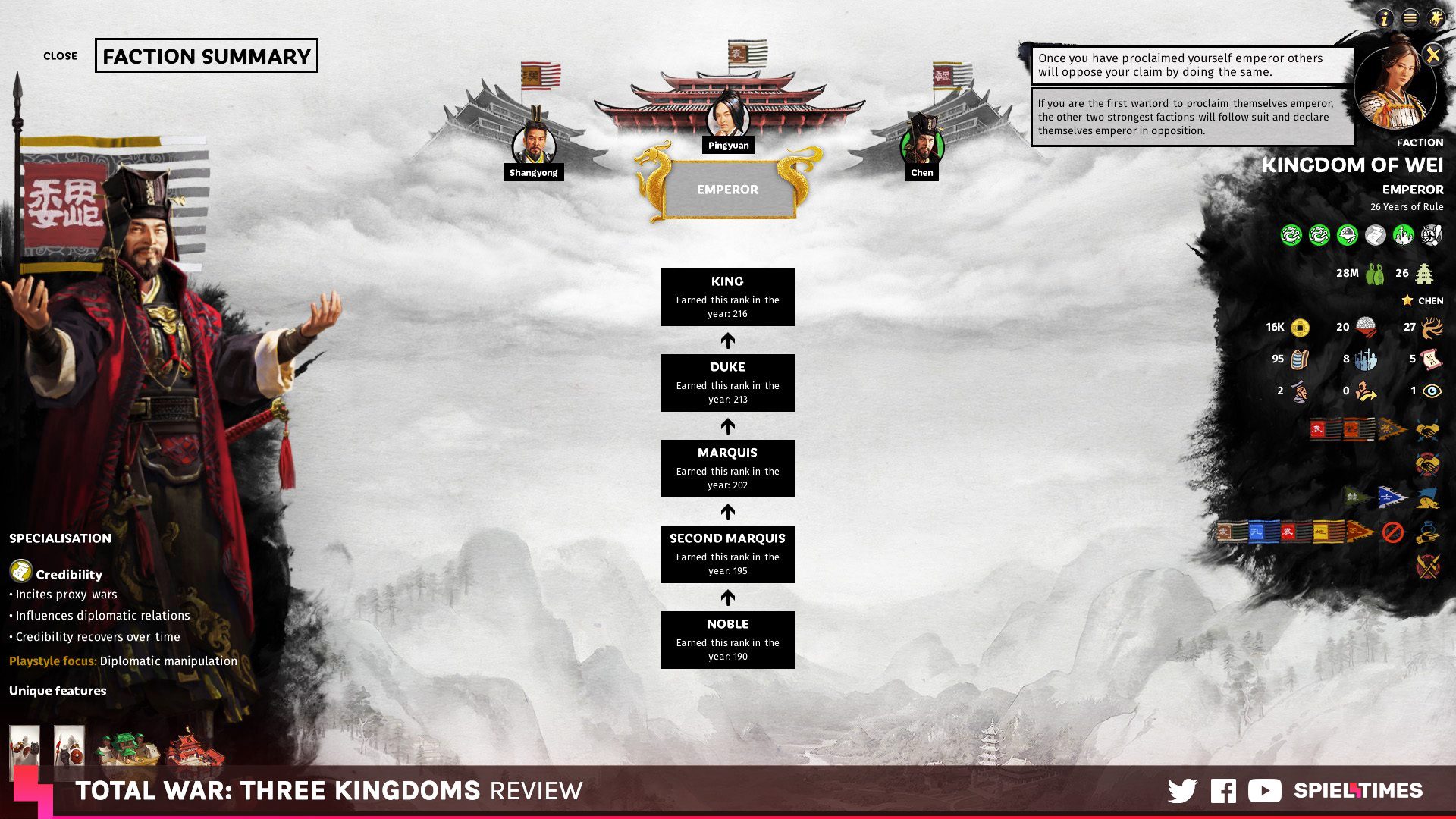The height and width of the screenshot is (819, 1456).
Task: Choose the Marquis rank entry
Action: tap(727, 468)
